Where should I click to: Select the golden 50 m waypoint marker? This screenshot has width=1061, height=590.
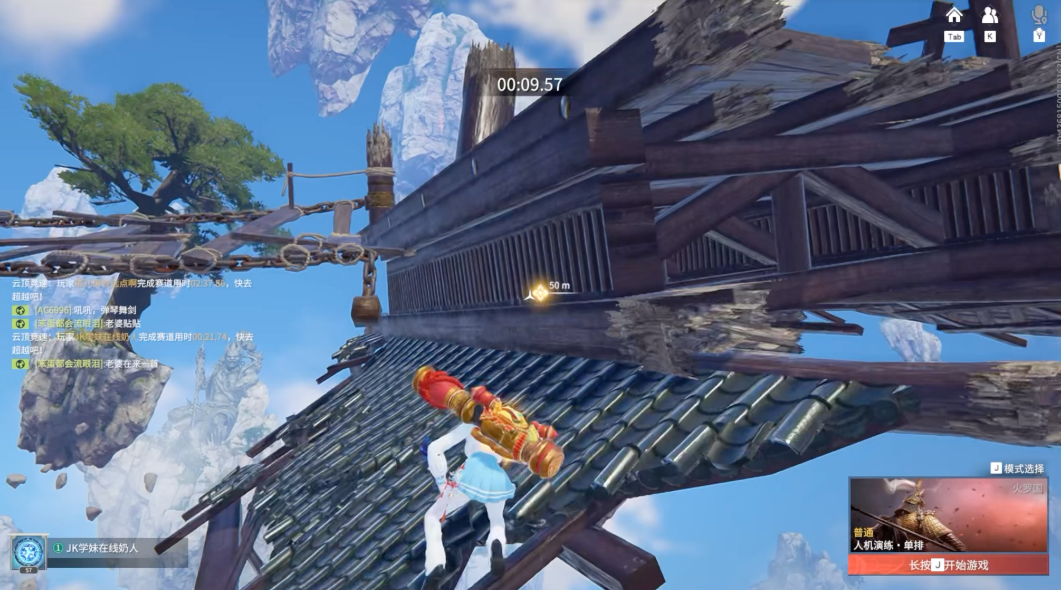[x=539, y=292]
